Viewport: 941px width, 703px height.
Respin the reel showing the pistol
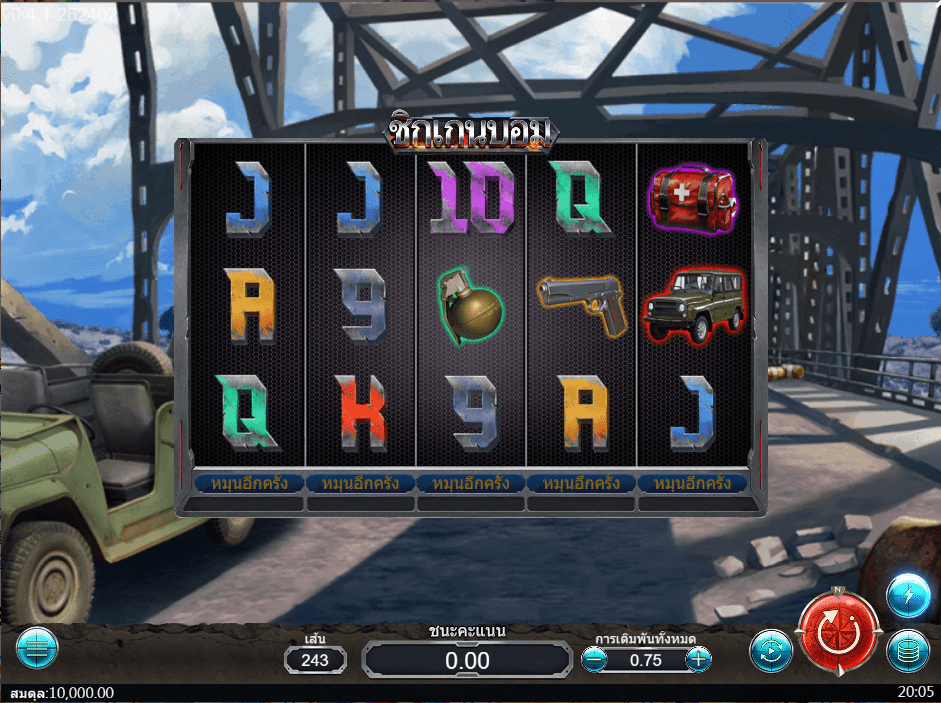pyautogui.click(x=582, y=483)
